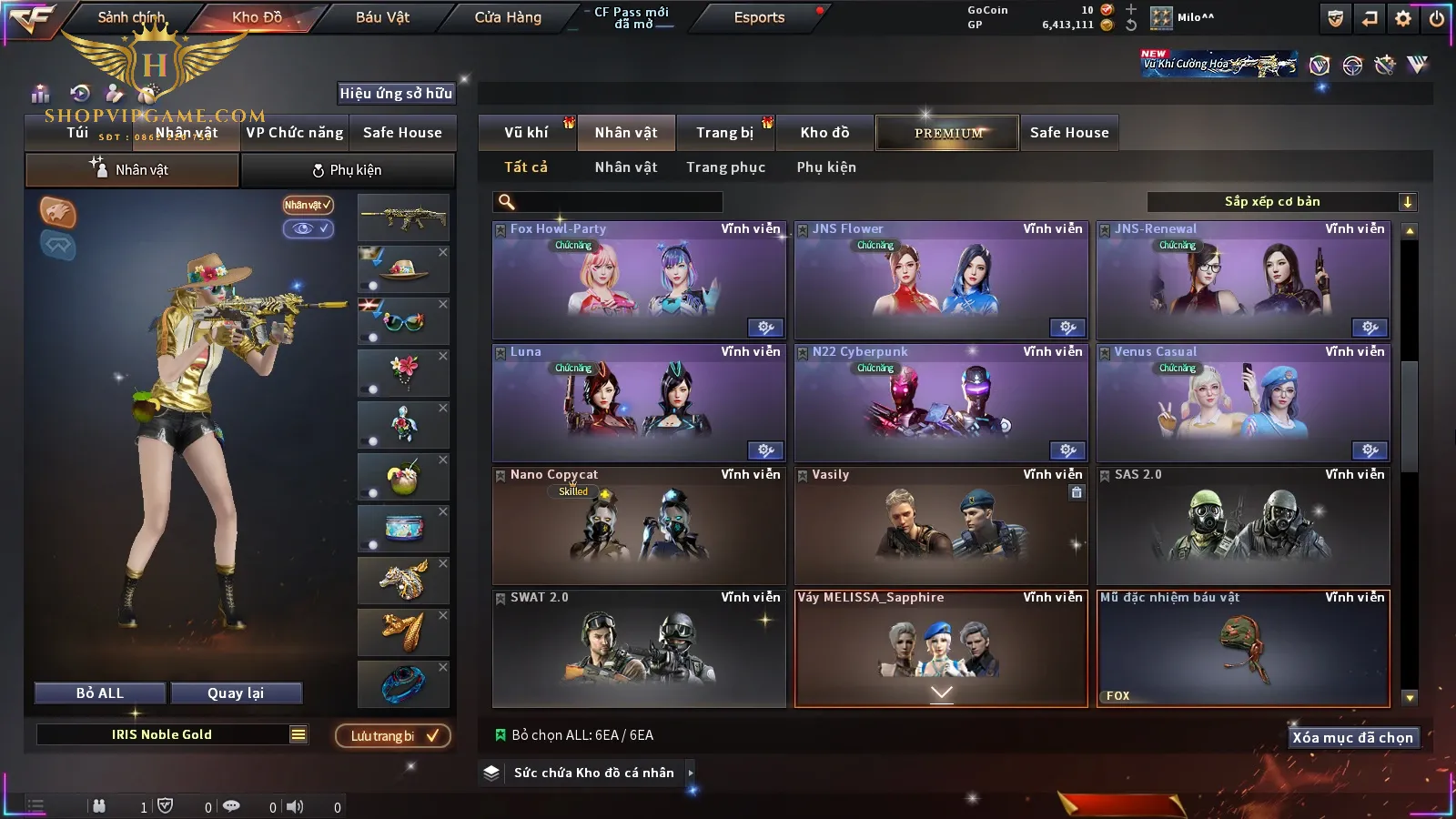Image resolution: width=1456 pixels, height=819 pixels.
Task: Open the PREMIUM tab
Action: coord(947,133)
